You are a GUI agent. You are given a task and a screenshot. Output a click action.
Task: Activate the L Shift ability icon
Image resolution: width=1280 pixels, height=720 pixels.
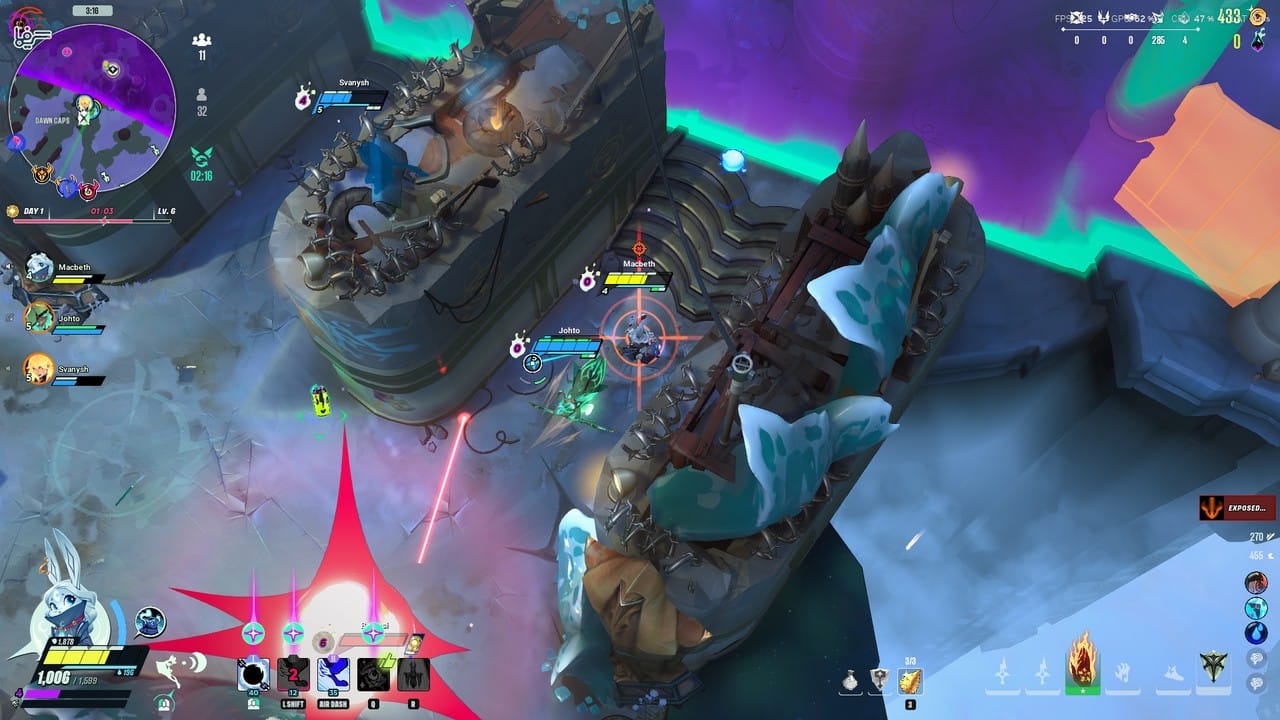[x=292, y=675]
